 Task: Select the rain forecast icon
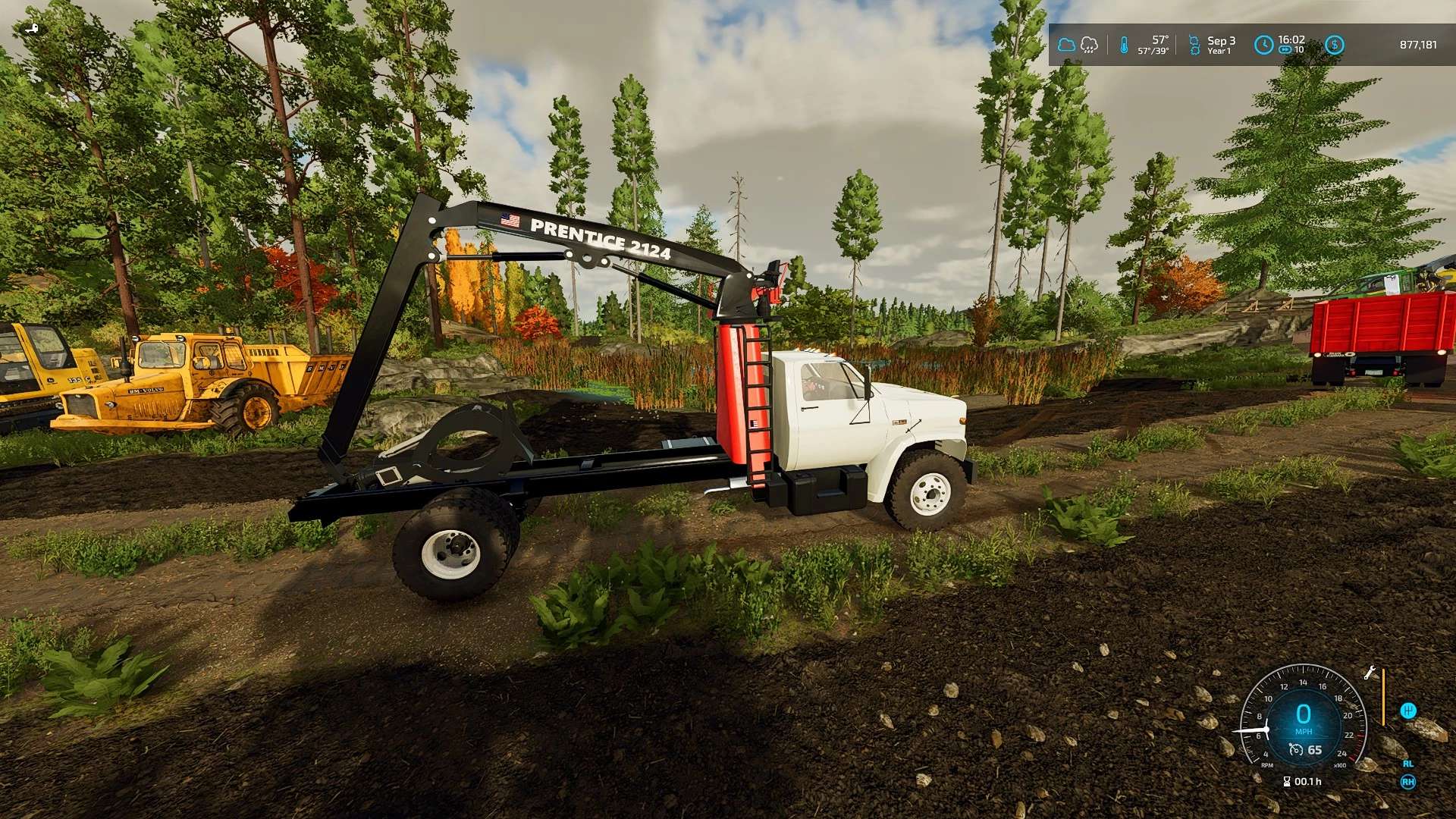click(x=1089, y=45)
